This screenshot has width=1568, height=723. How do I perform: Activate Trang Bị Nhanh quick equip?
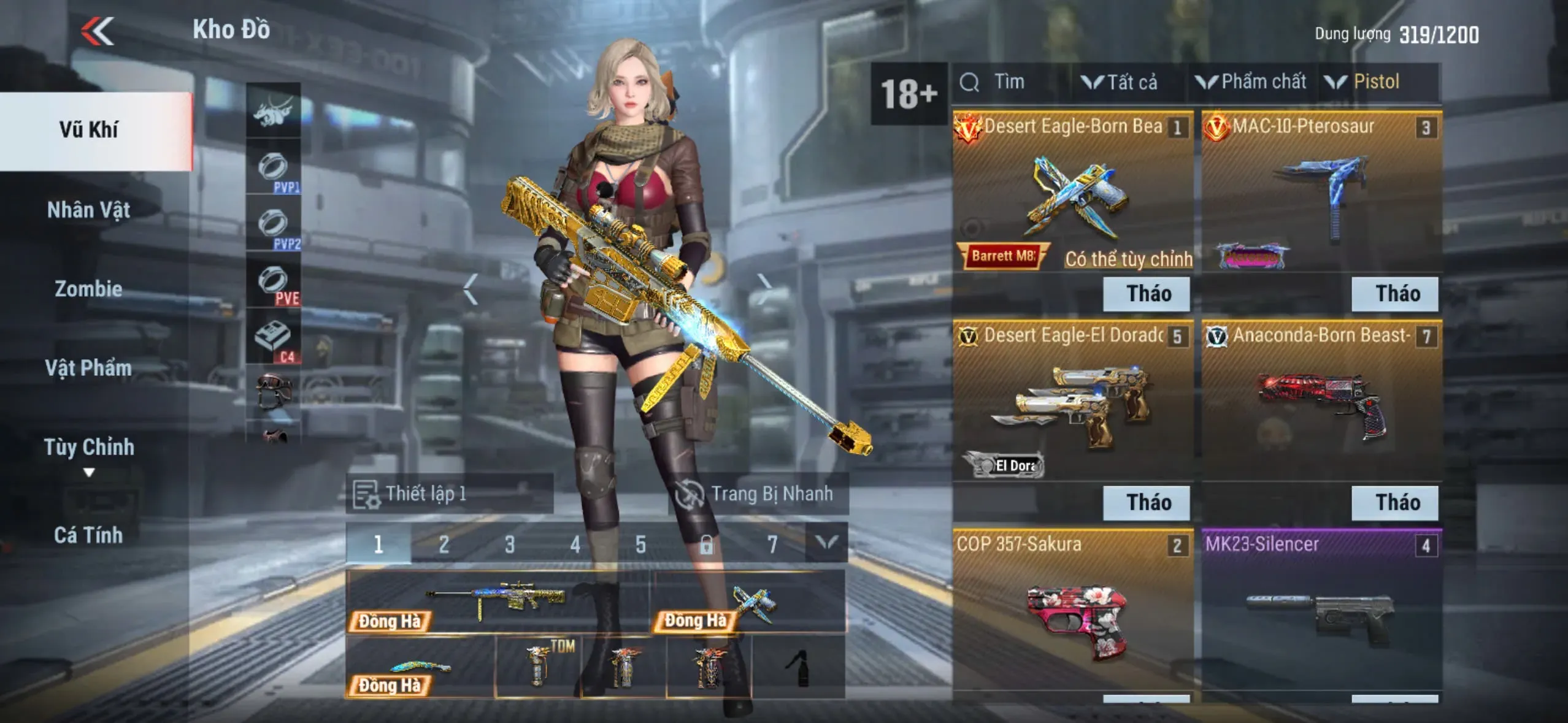[758, 494]
